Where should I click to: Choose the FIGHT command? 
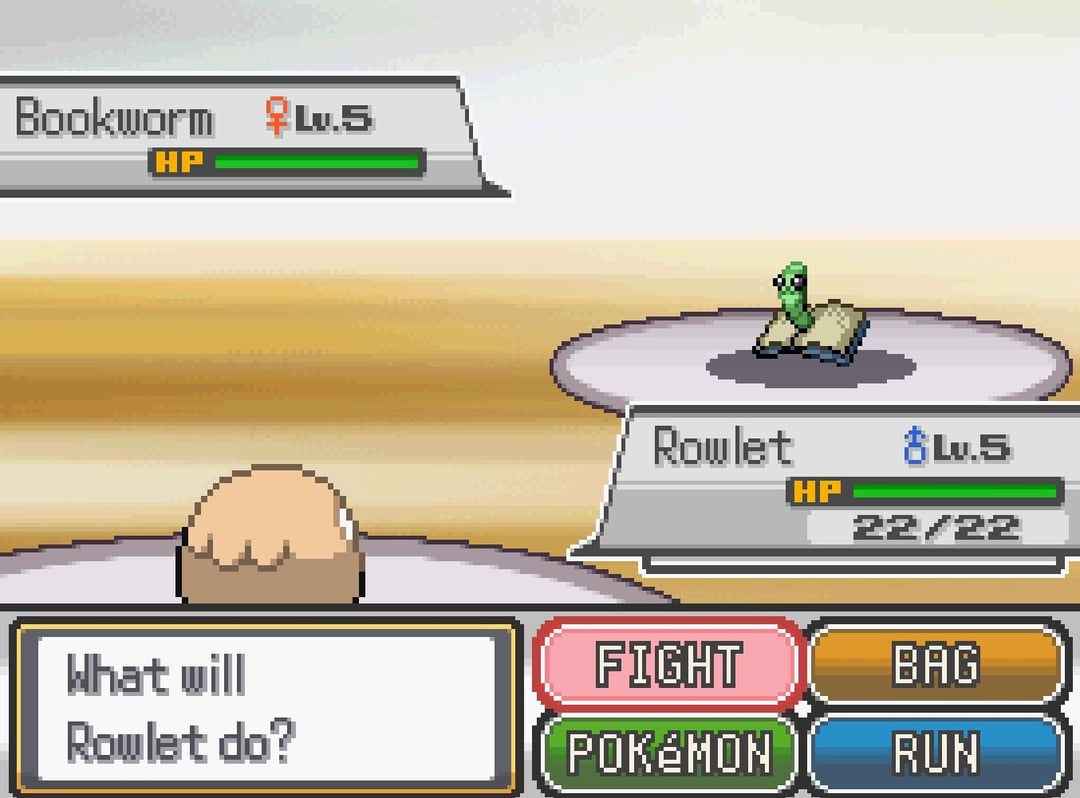pyautogui.click(x=669, y=664)
